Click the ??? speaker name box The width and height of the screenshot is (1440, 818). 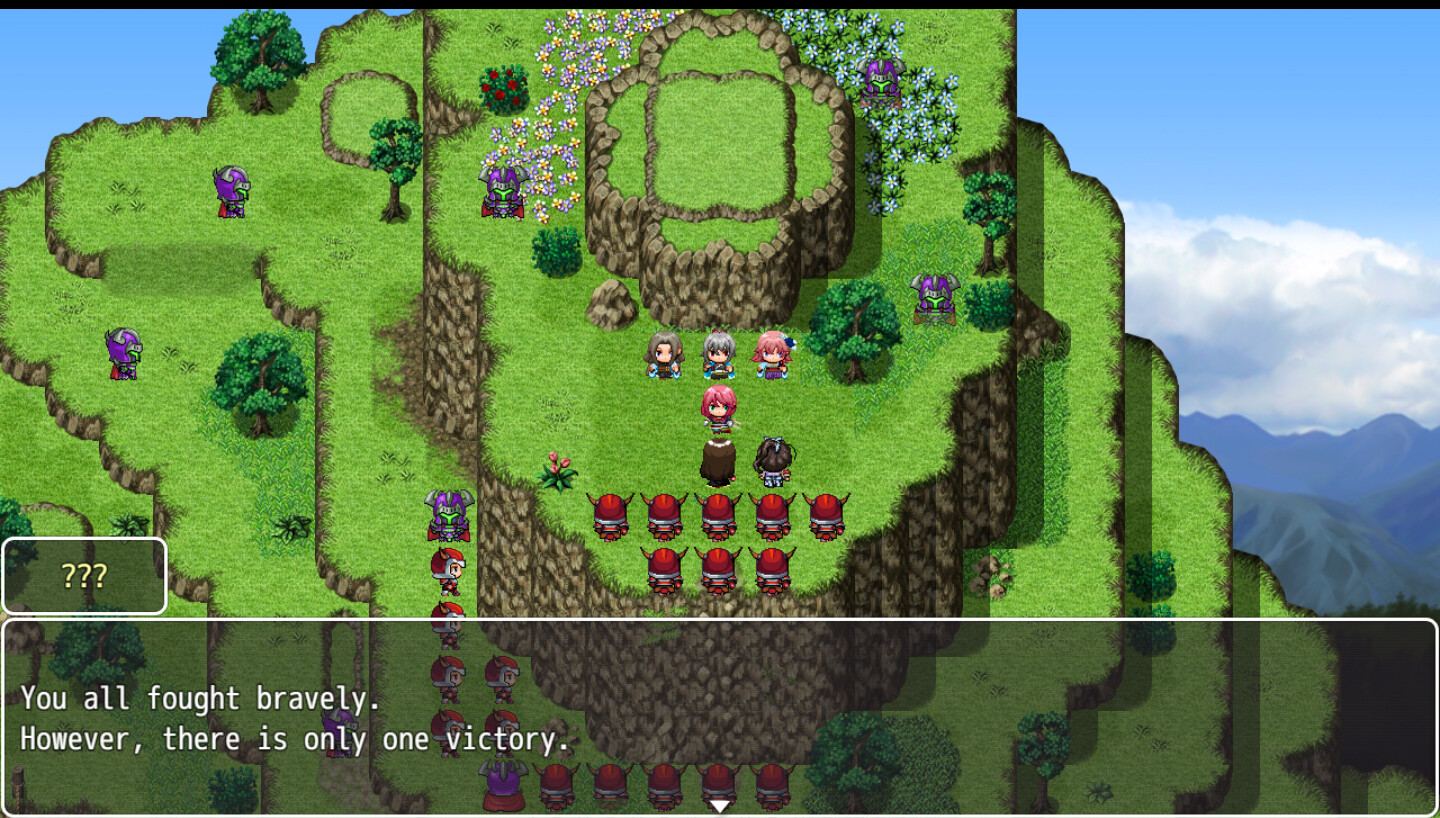[x=84, y=576]
